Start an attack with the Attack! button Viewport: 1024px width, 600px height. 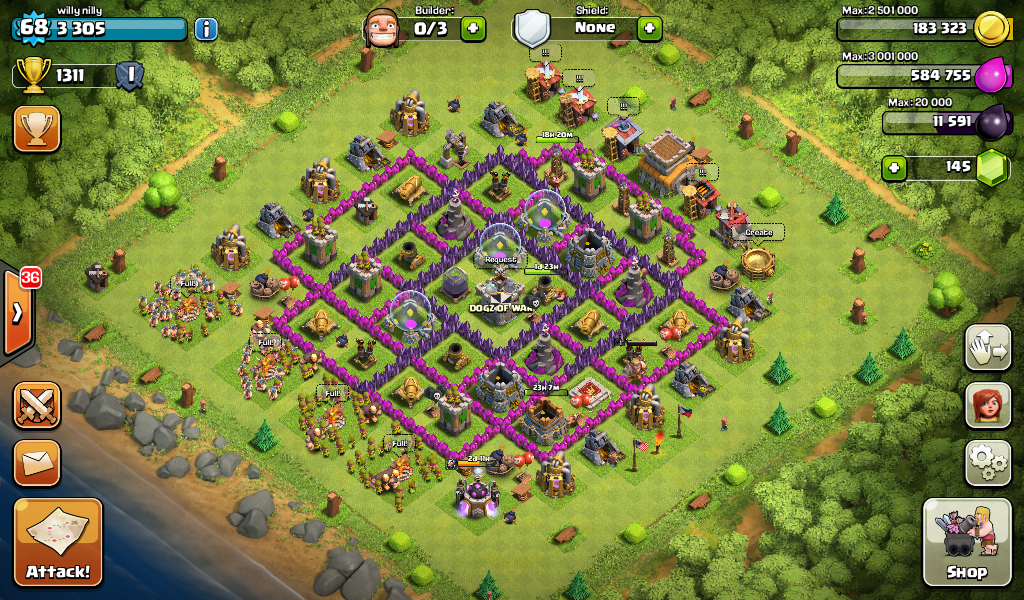58,541
